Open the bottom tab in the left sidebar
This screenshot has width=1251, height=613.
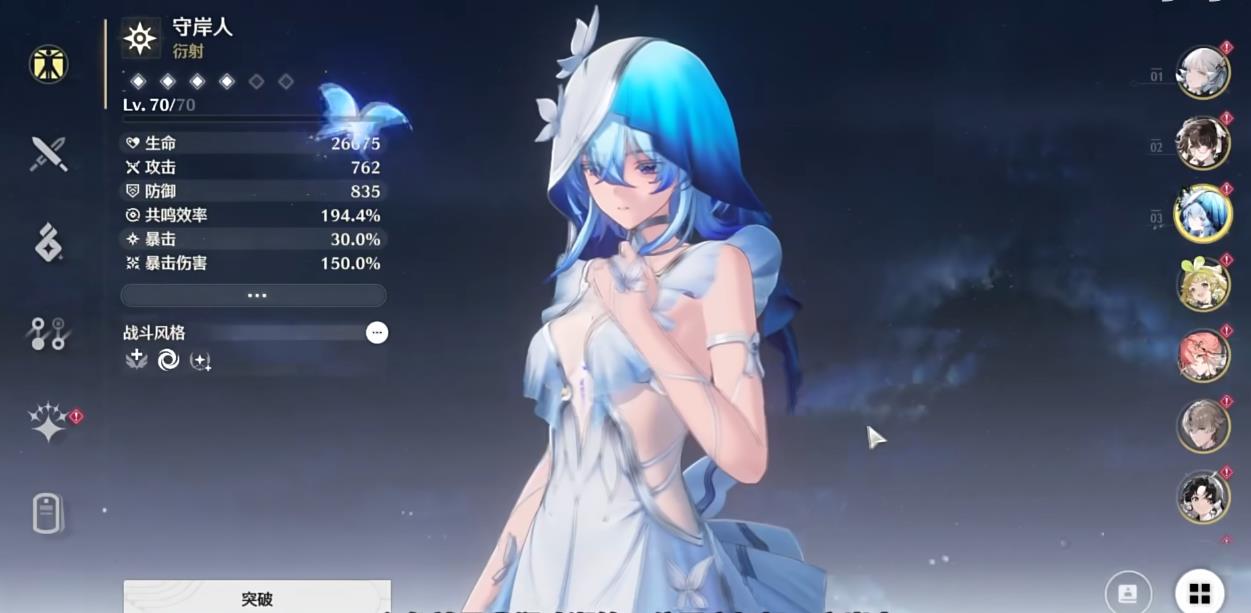[x=46, y=514]
